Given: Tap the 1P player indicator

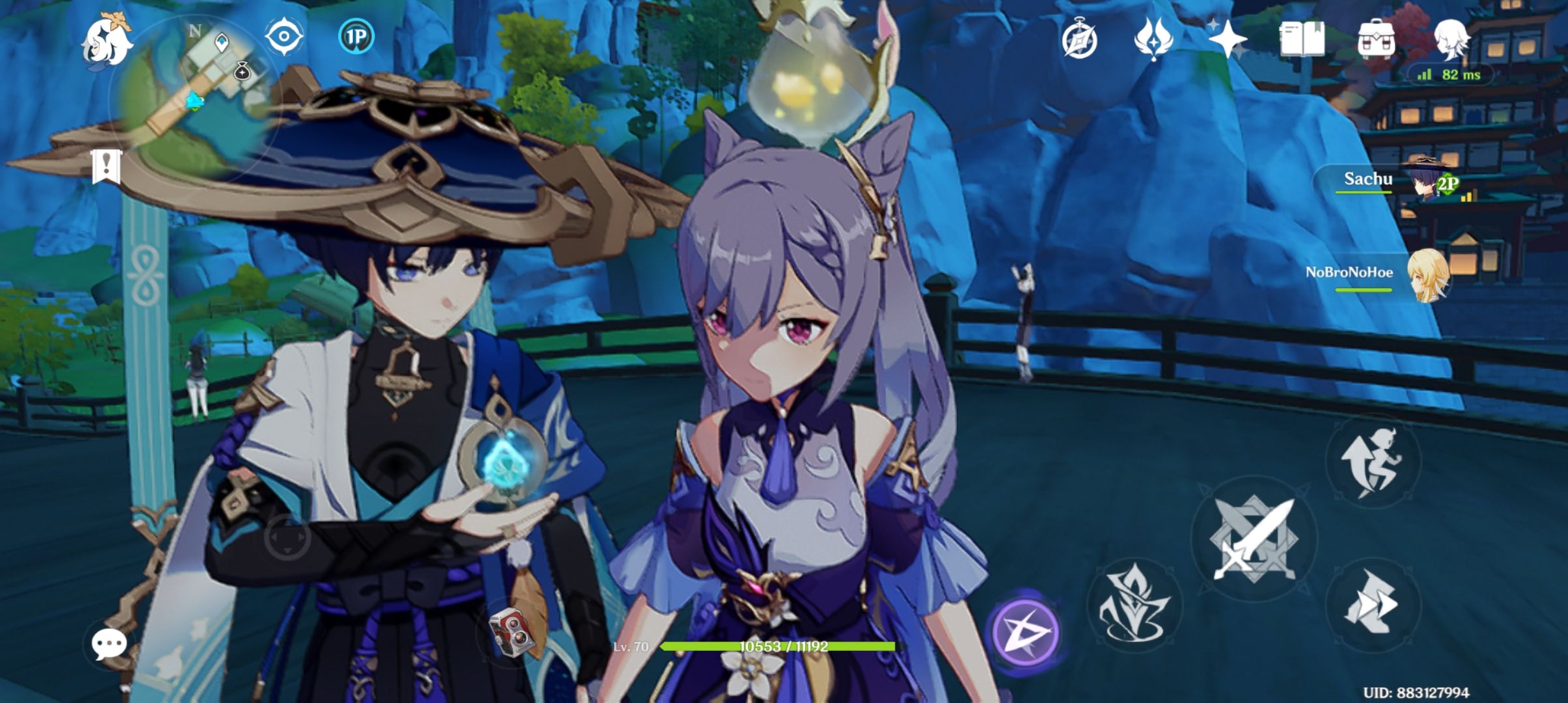Looking at the screenshot, I should pos(355,37).
